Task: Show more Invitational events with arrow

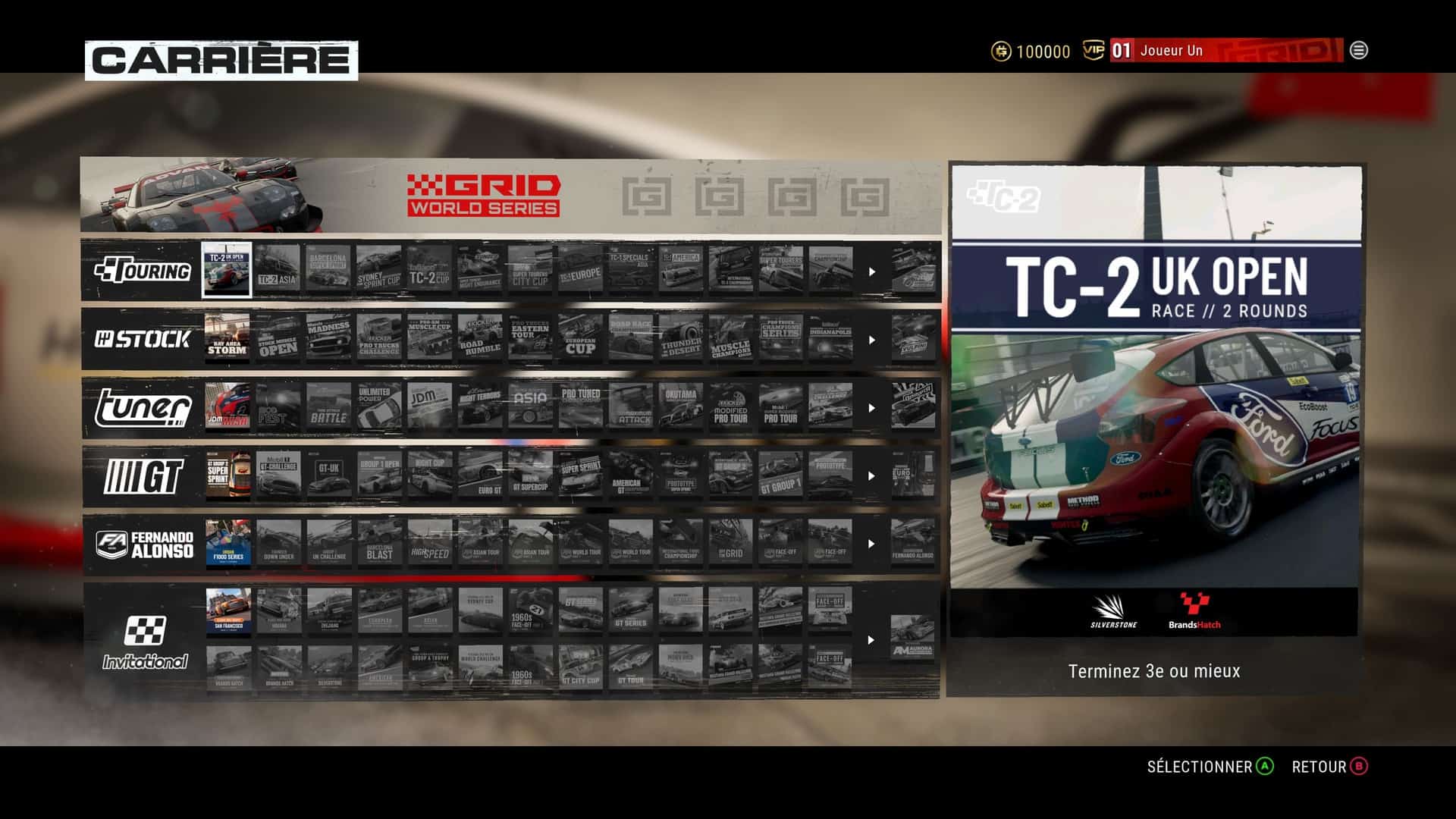Action: [x=872, y=640]
